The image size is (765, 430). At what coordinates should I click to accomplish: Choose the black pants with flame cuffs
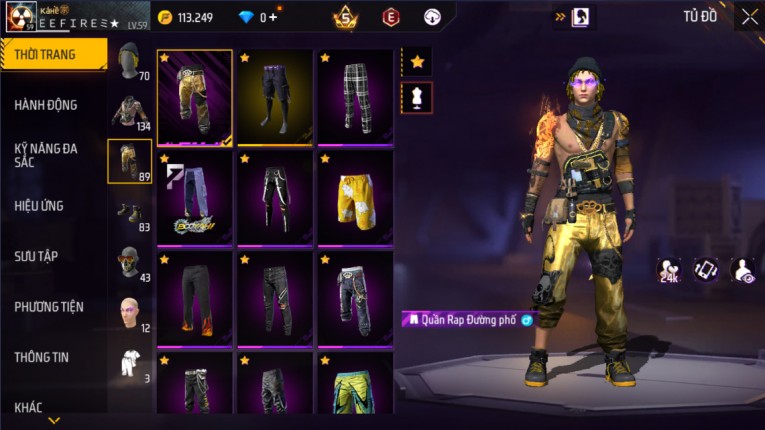click(195, 297)
